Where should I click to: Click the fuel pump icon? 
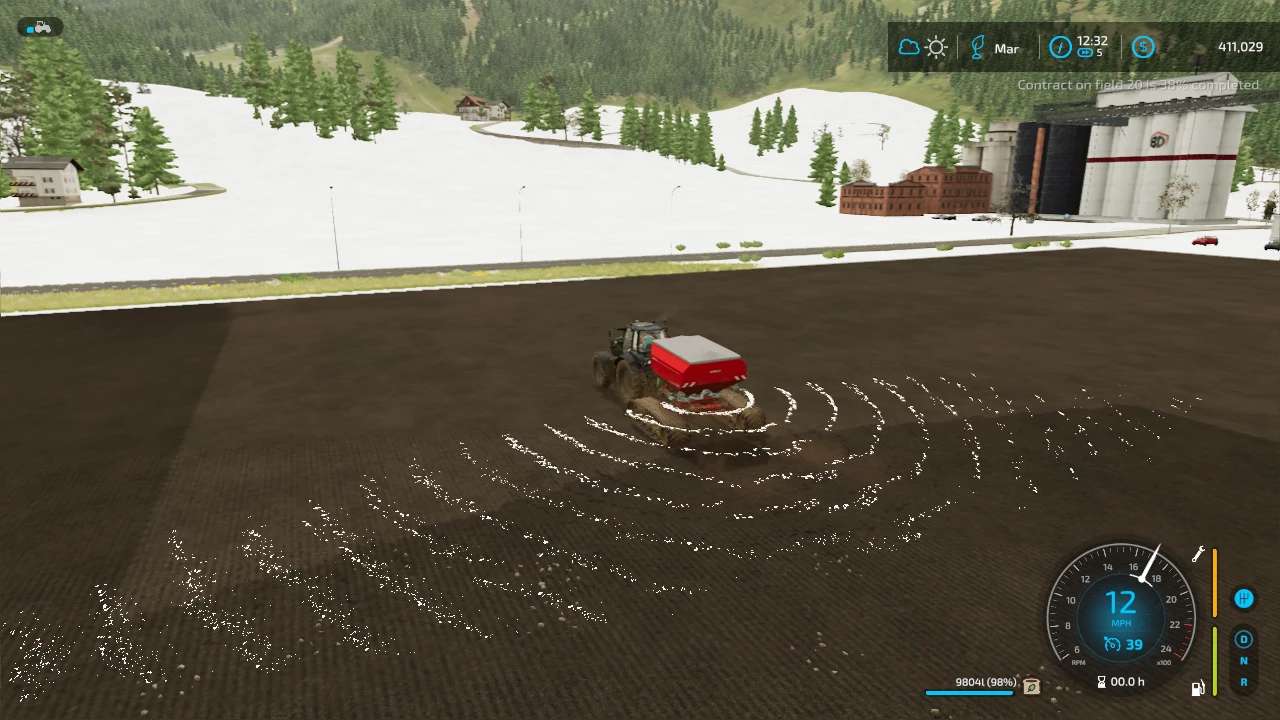click(1197, 687)
